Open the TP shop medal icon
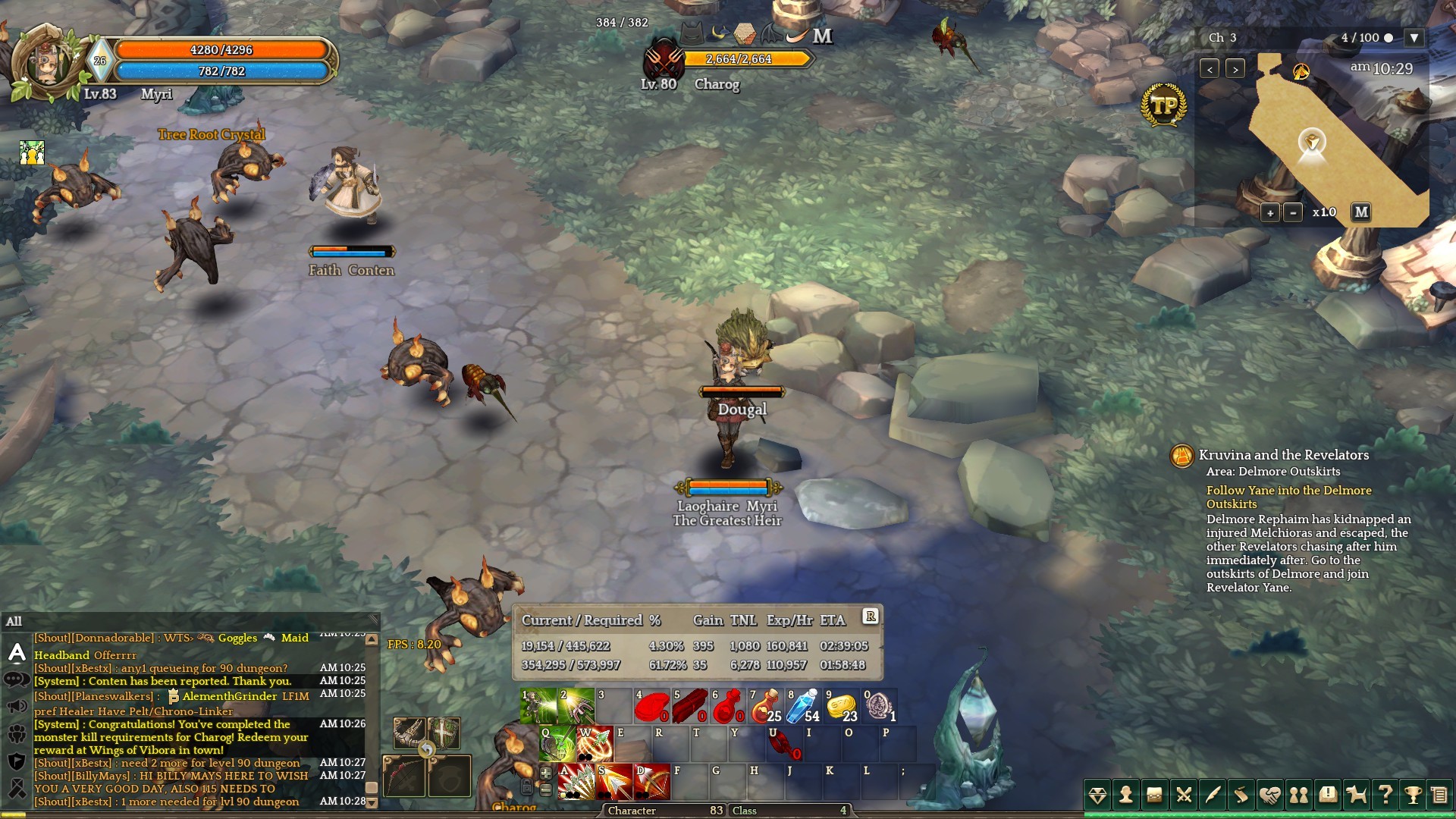 tap(1163, 105)
